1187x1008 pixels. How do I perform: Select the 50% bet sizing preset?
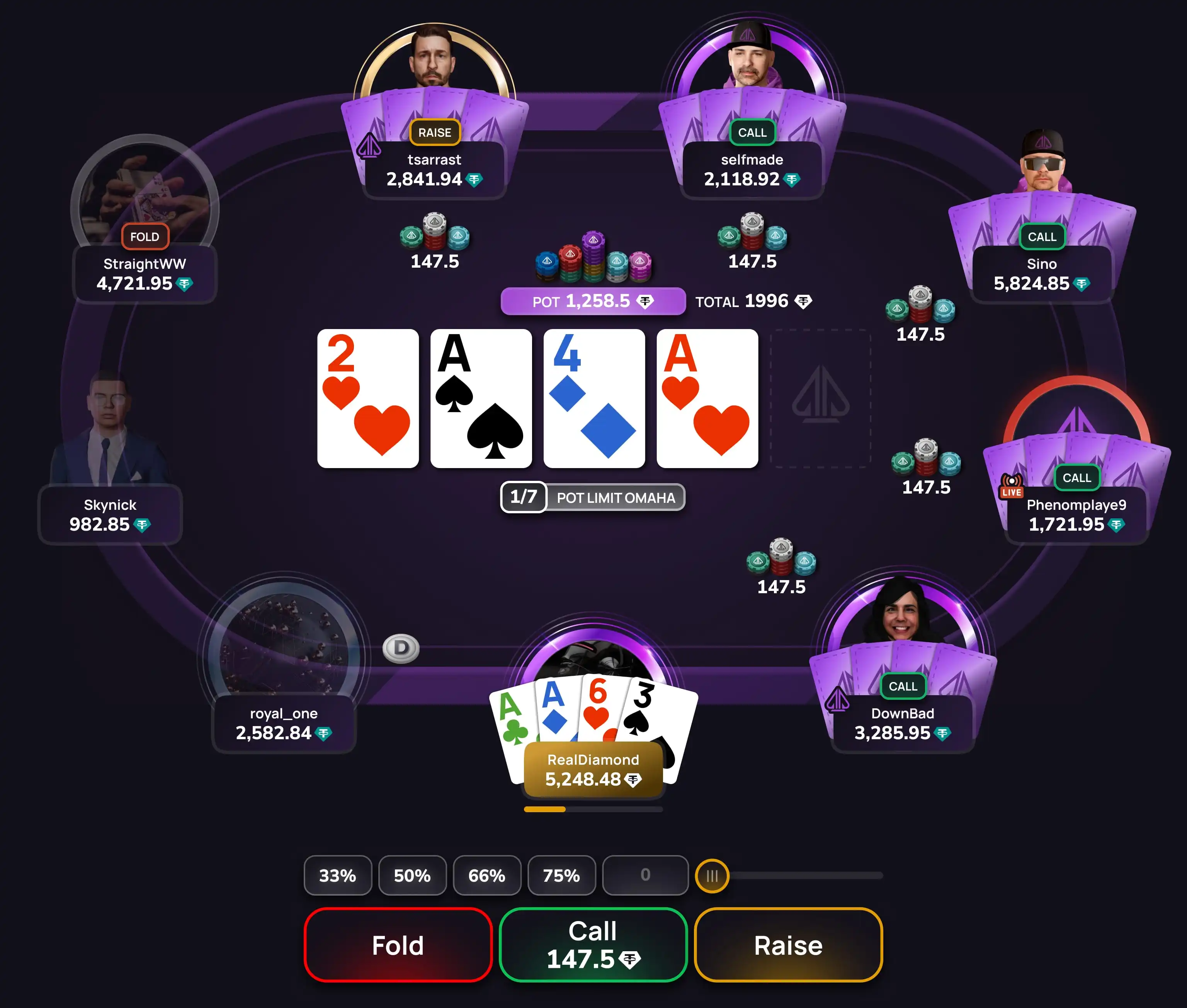pos(413,876)
